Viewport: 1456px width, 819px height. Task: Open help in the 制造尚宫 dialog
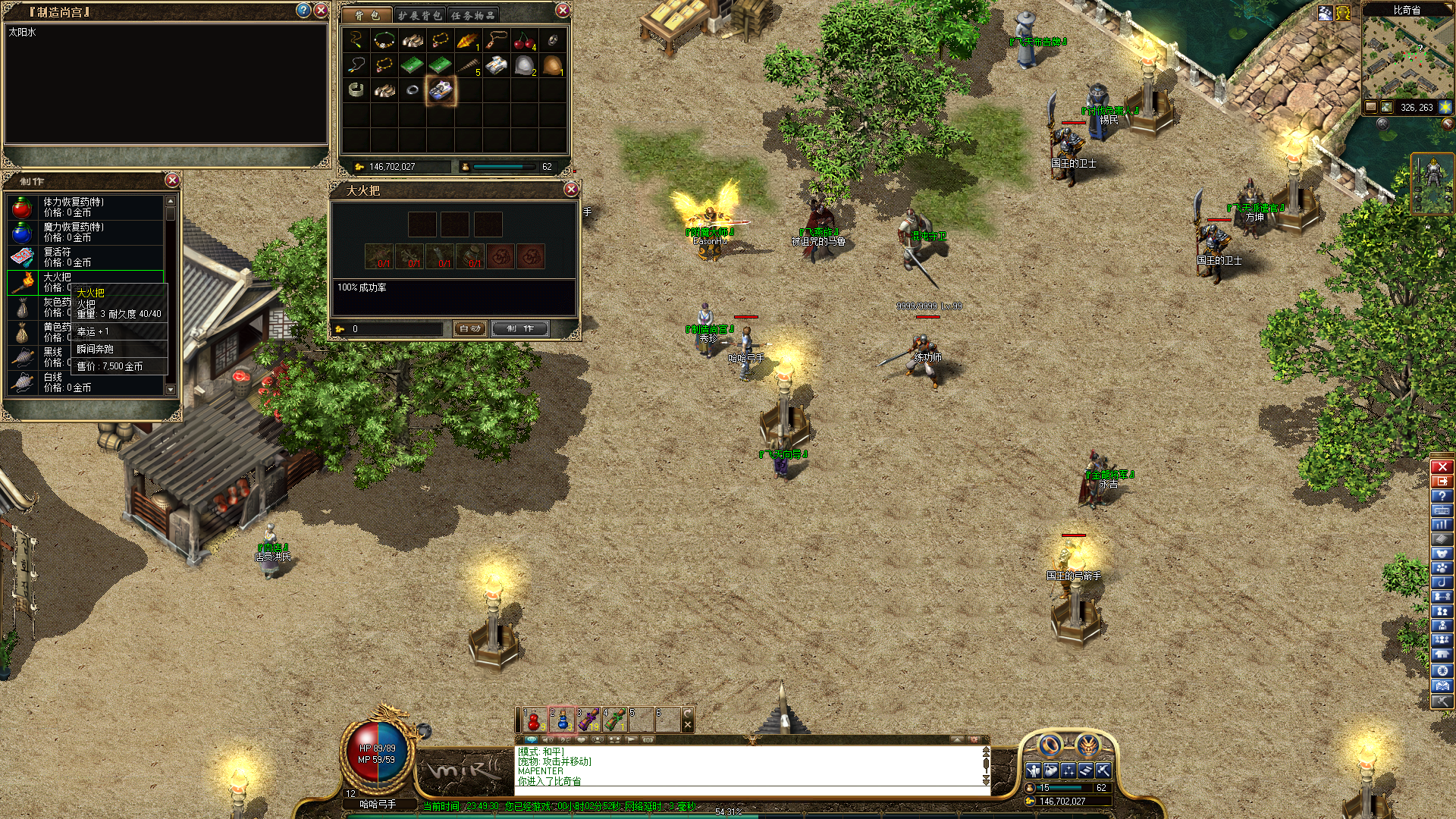(x=303, y=11)
